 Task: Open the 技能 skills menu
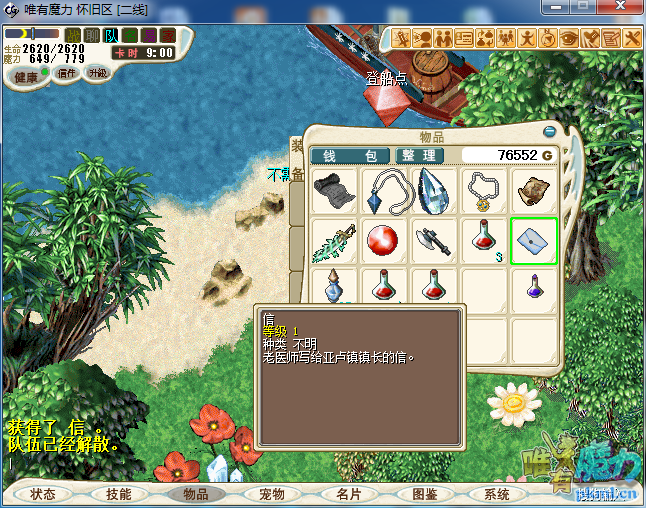tap(119, 494)
